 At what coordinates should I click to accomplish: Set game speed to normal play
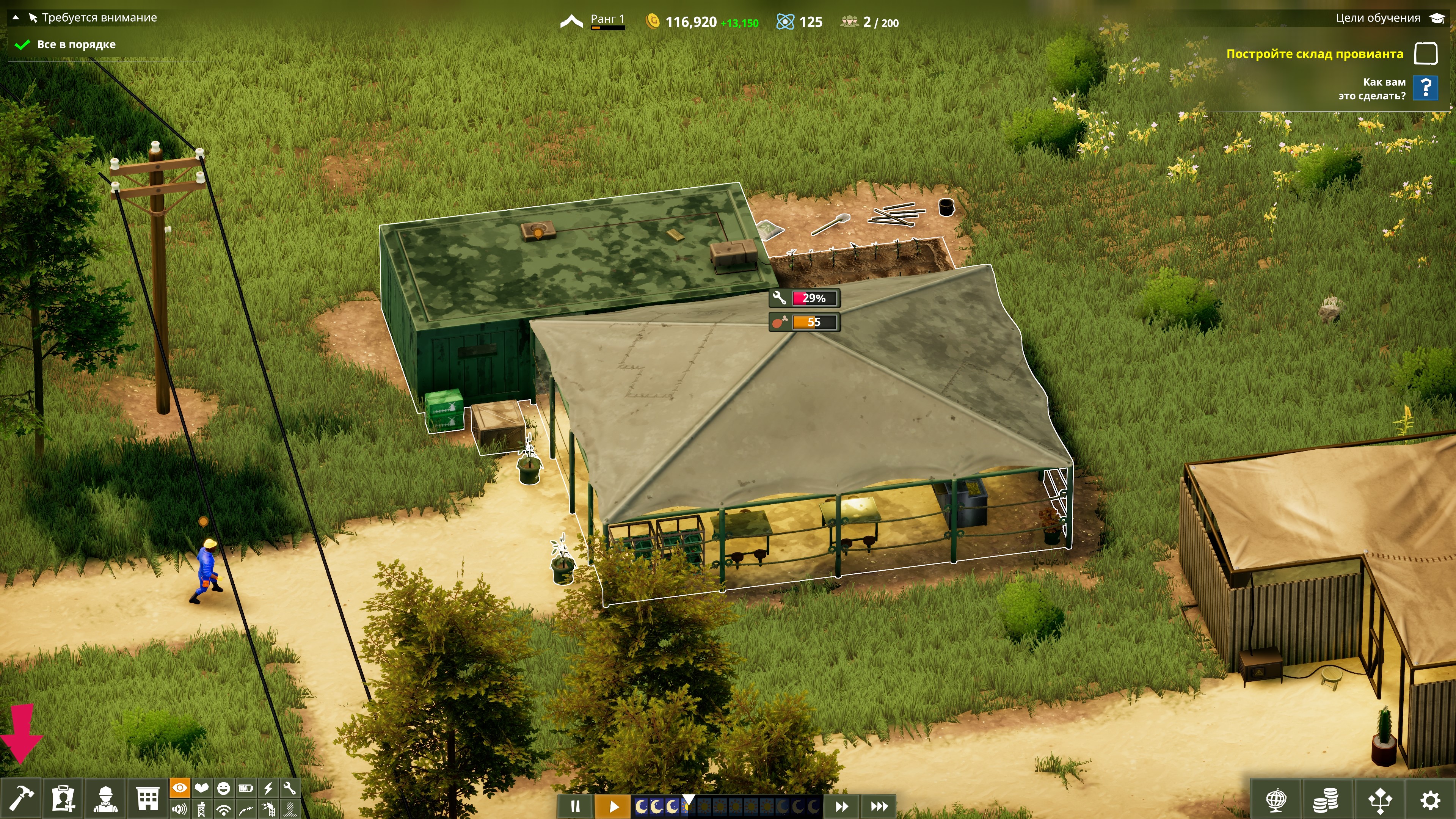point(614,806)
